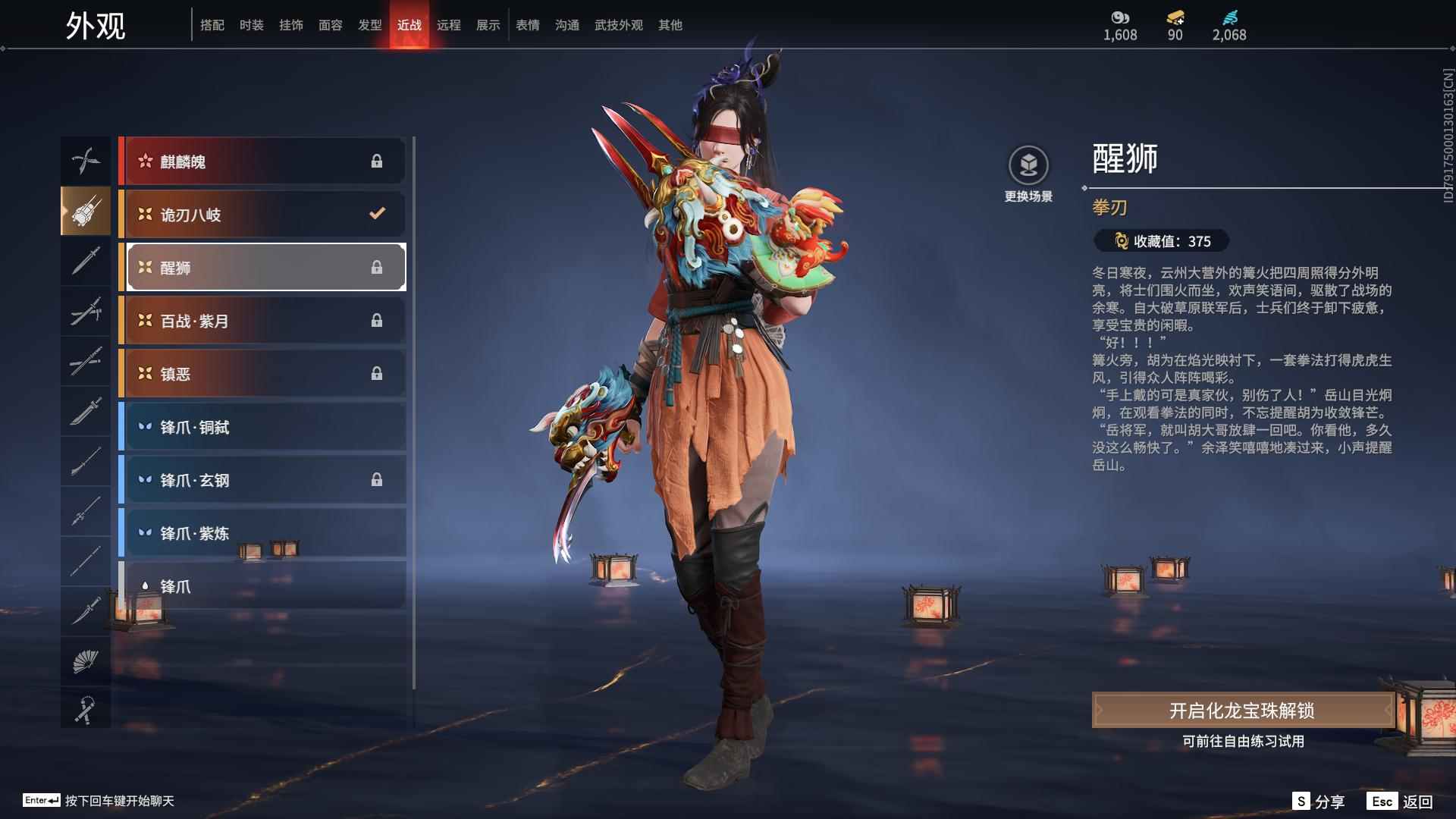Select the 麒麟魄 skin entry
Image resolution: width=1456 pixels, height=819 pixels.
tap(262, 160)
